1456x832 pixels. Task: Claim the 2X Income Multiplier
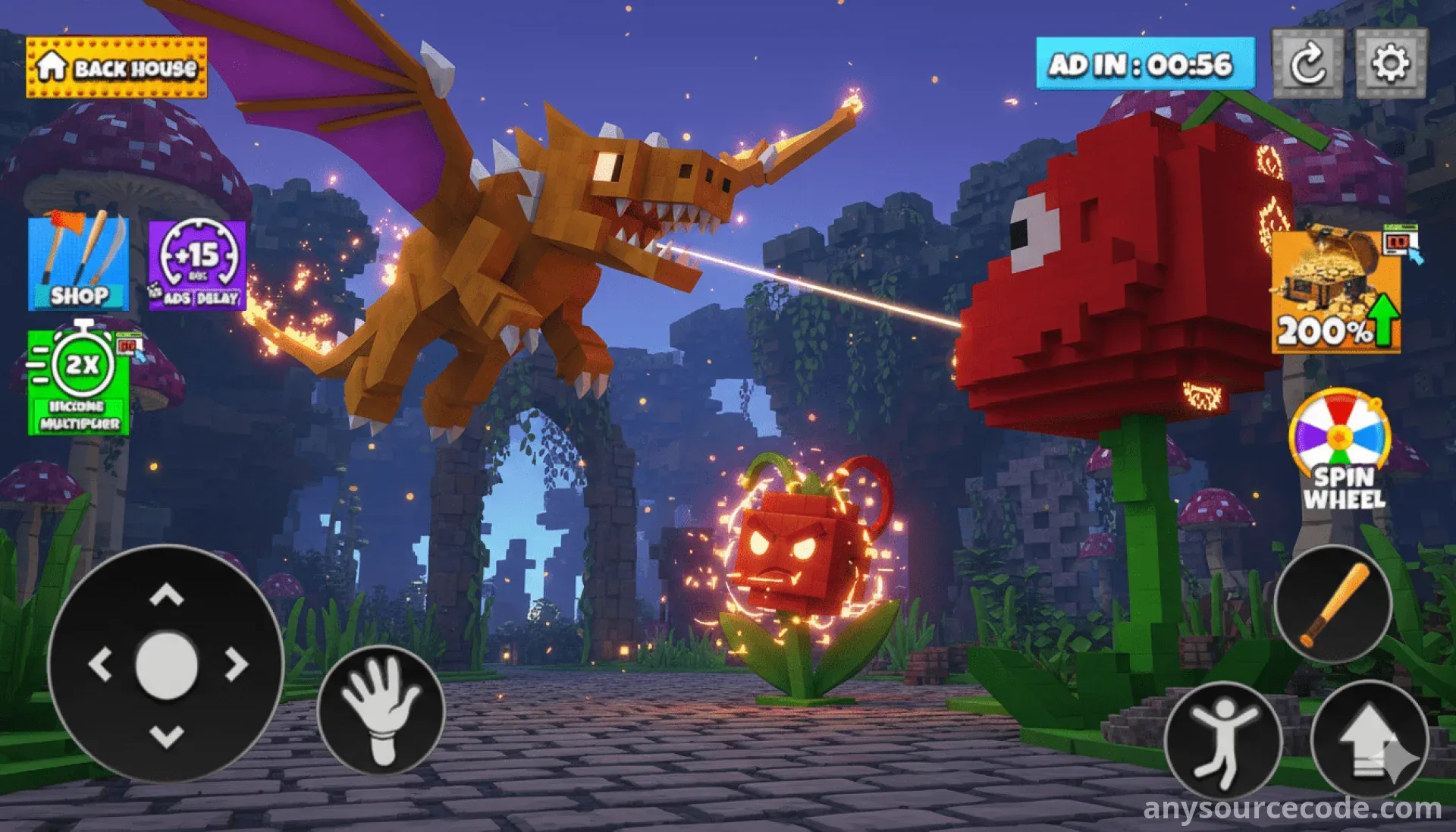pyautogui.click(x=79, y=382)
